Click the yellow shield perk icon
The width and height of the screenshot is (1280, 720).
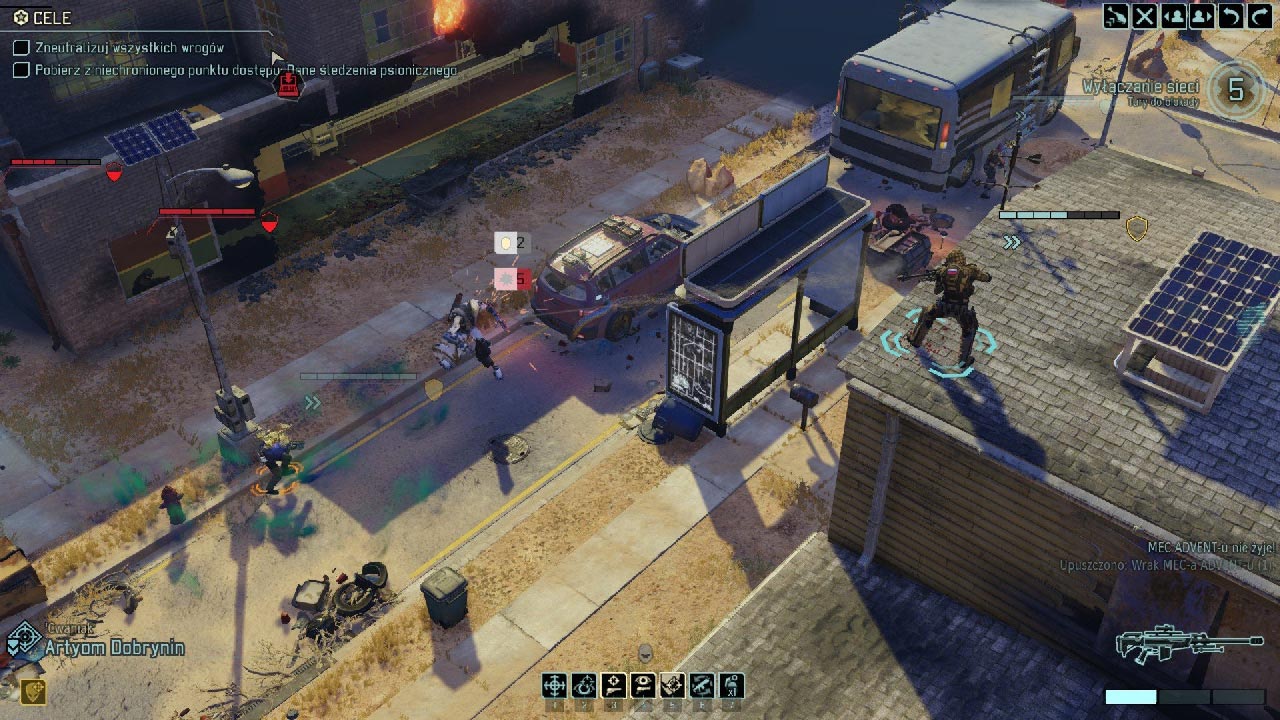(x=32, y=692)
